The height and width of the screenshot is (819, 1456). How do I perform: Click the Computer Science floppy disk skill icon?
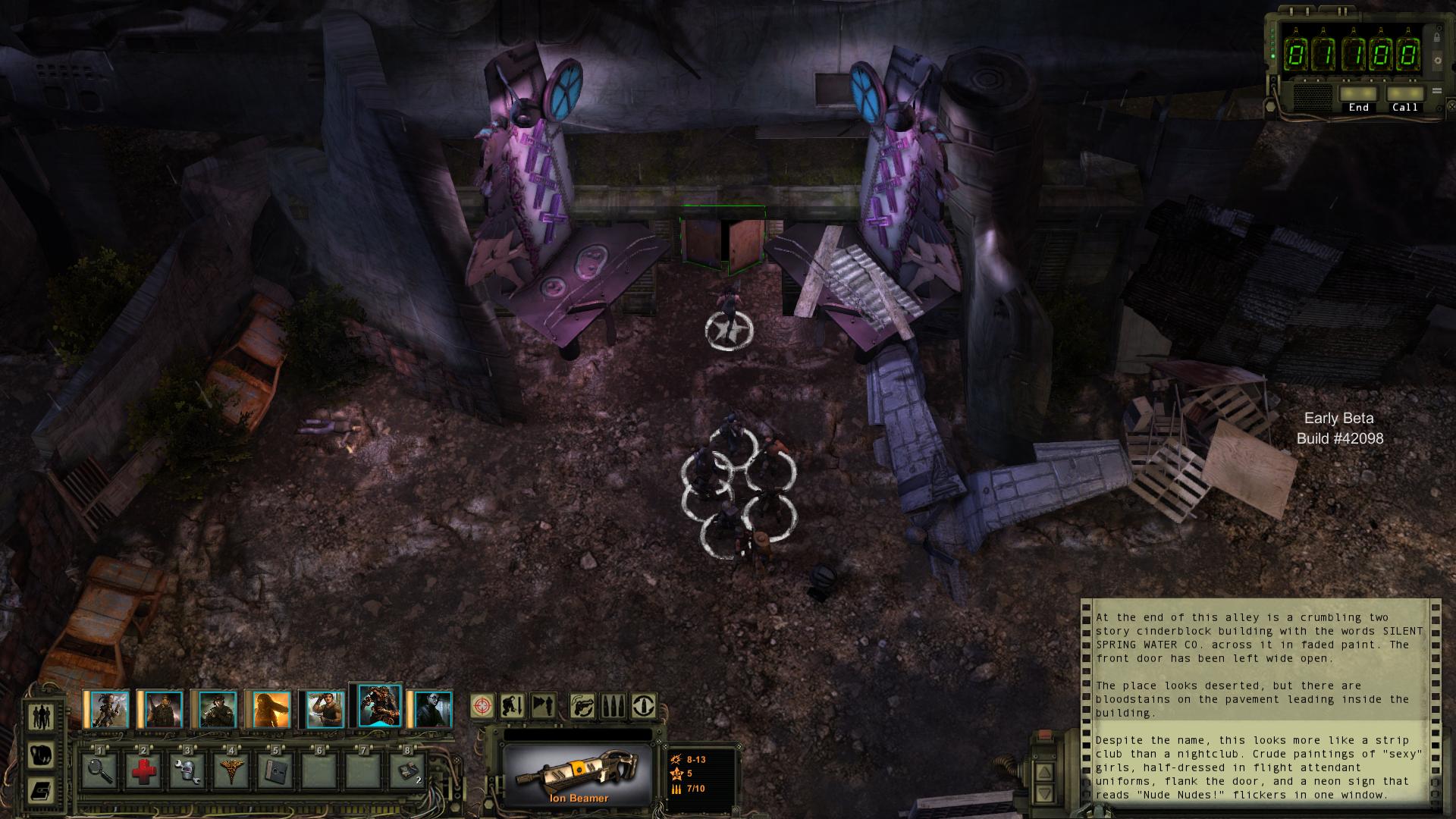pyautogui.click(x=275, y=770)
